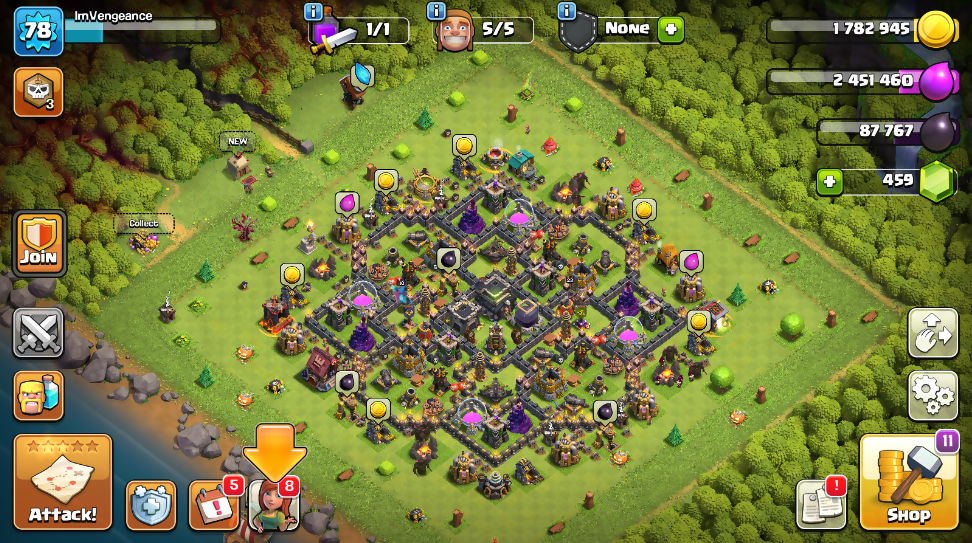Show info for the builders 5/5 counter
The height and width of the screenshot is (543, 972).
[x=437, y=11]
